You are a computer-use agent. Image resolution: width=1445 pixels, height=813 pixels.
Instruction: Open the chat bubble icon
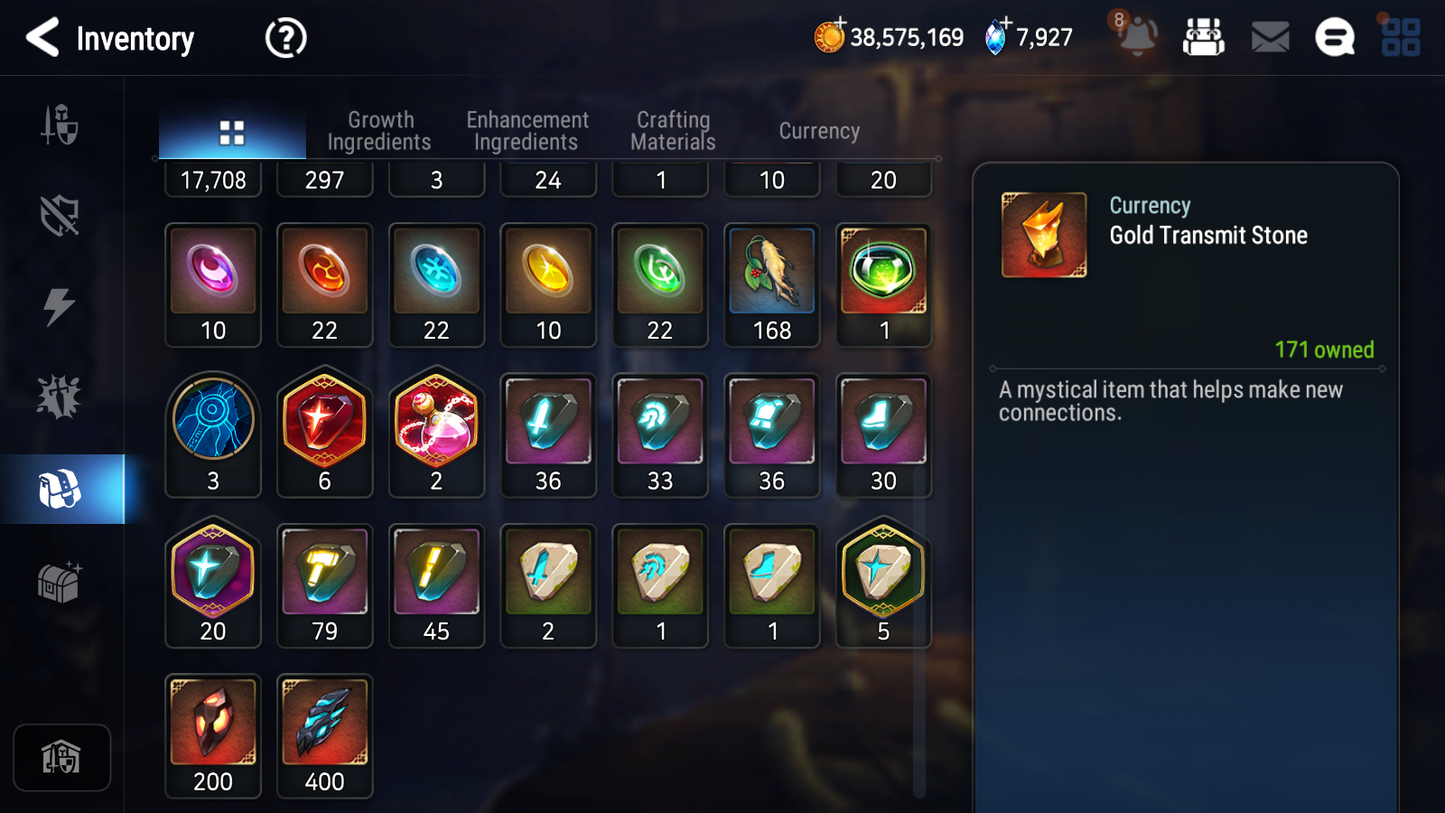(x=1334, y=38)
